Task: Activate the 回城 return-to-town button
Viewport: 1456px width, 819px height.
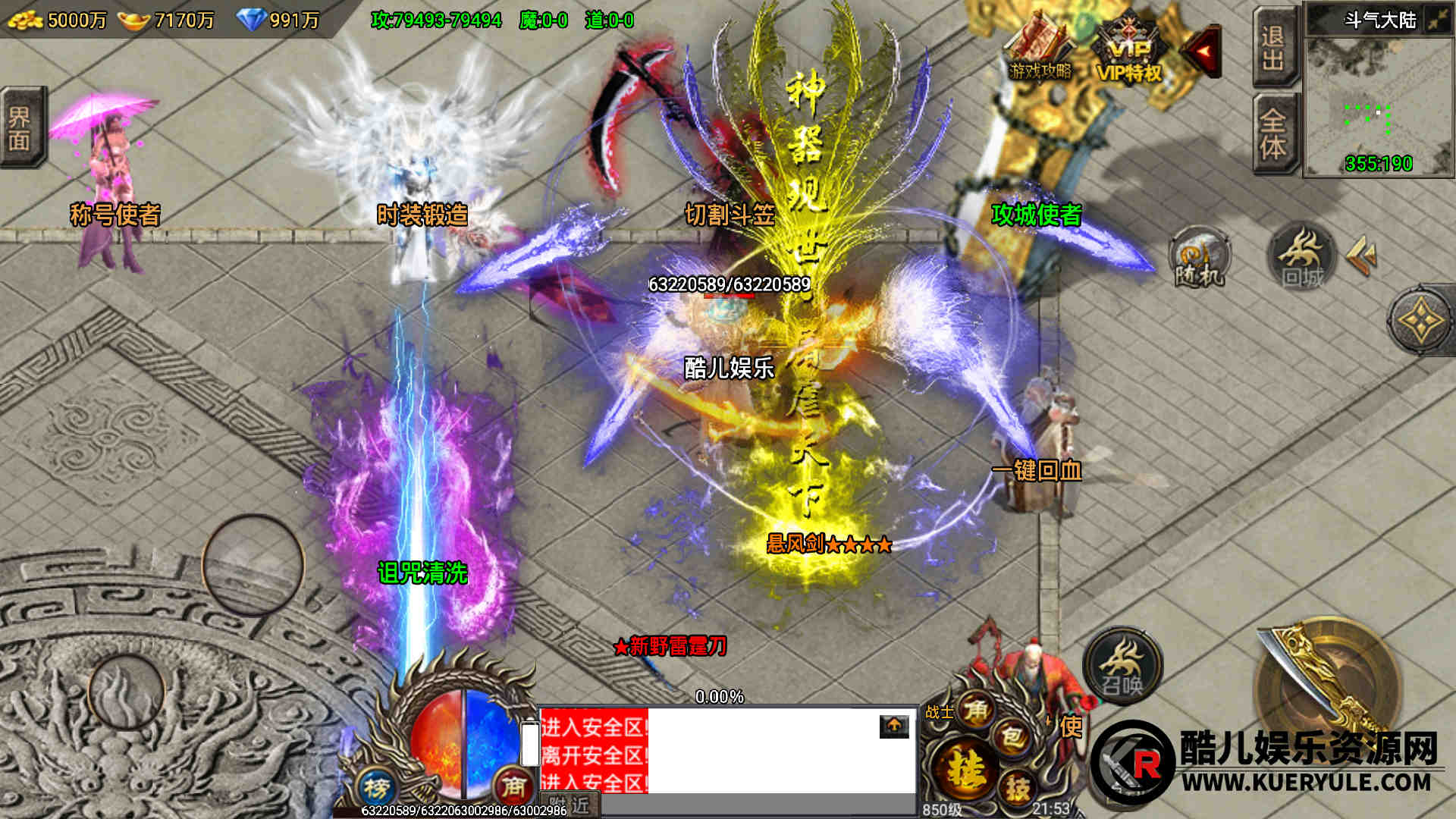Action: [1301, 257]
